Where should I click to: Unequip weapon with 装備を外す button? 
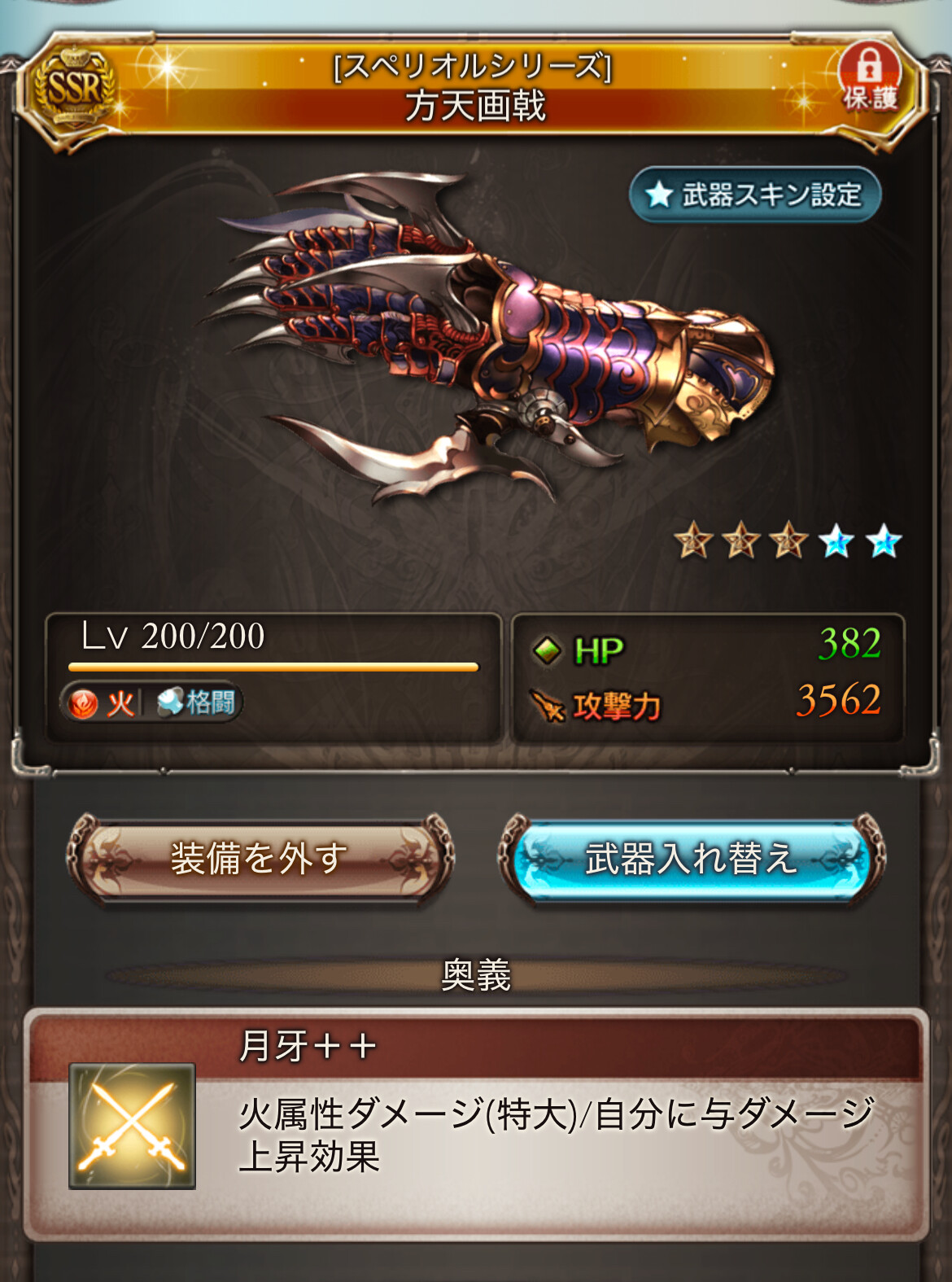[260, 860]
